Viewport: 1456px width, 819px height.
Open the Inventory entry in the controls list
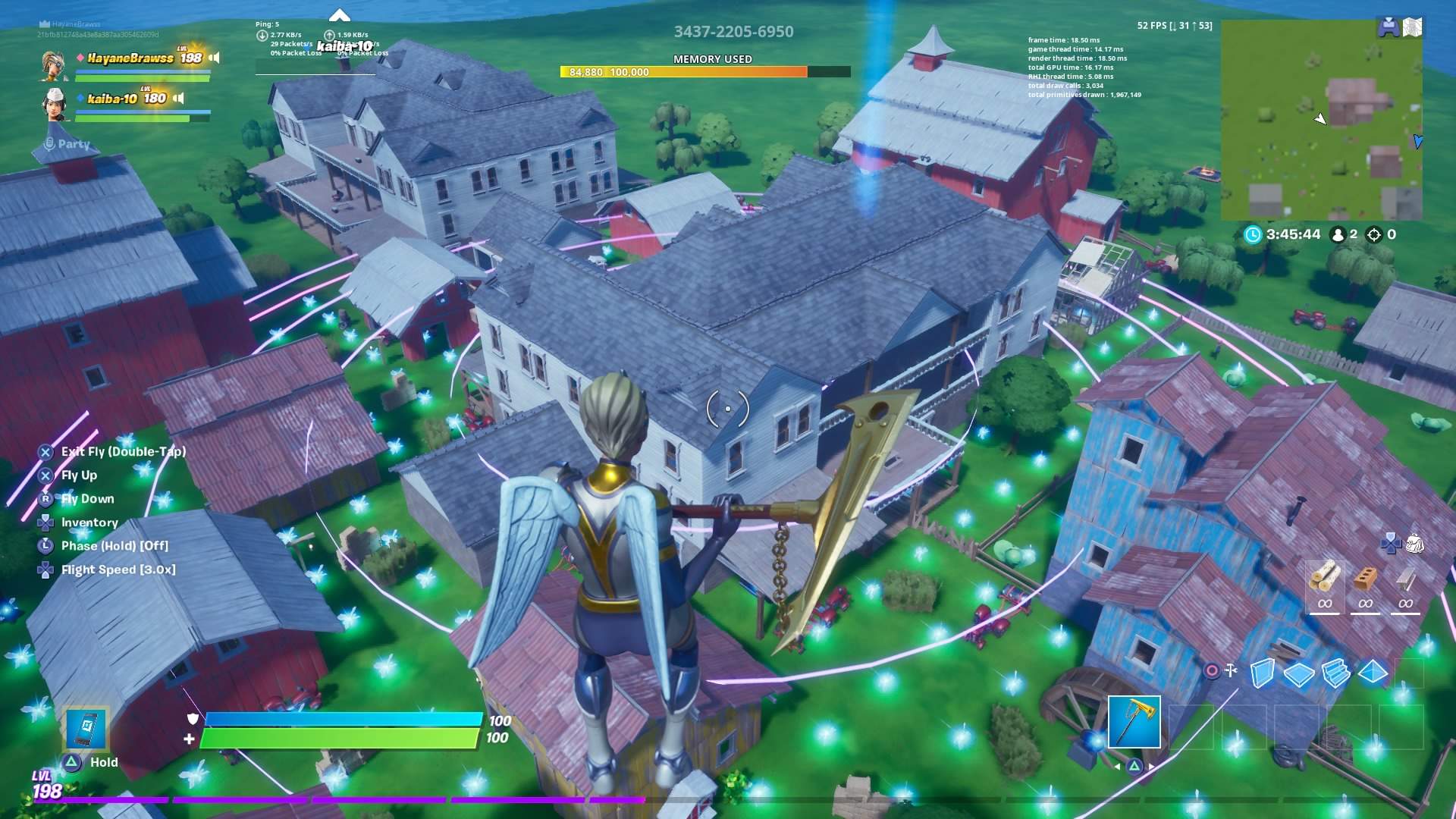[x=89, y=522]
